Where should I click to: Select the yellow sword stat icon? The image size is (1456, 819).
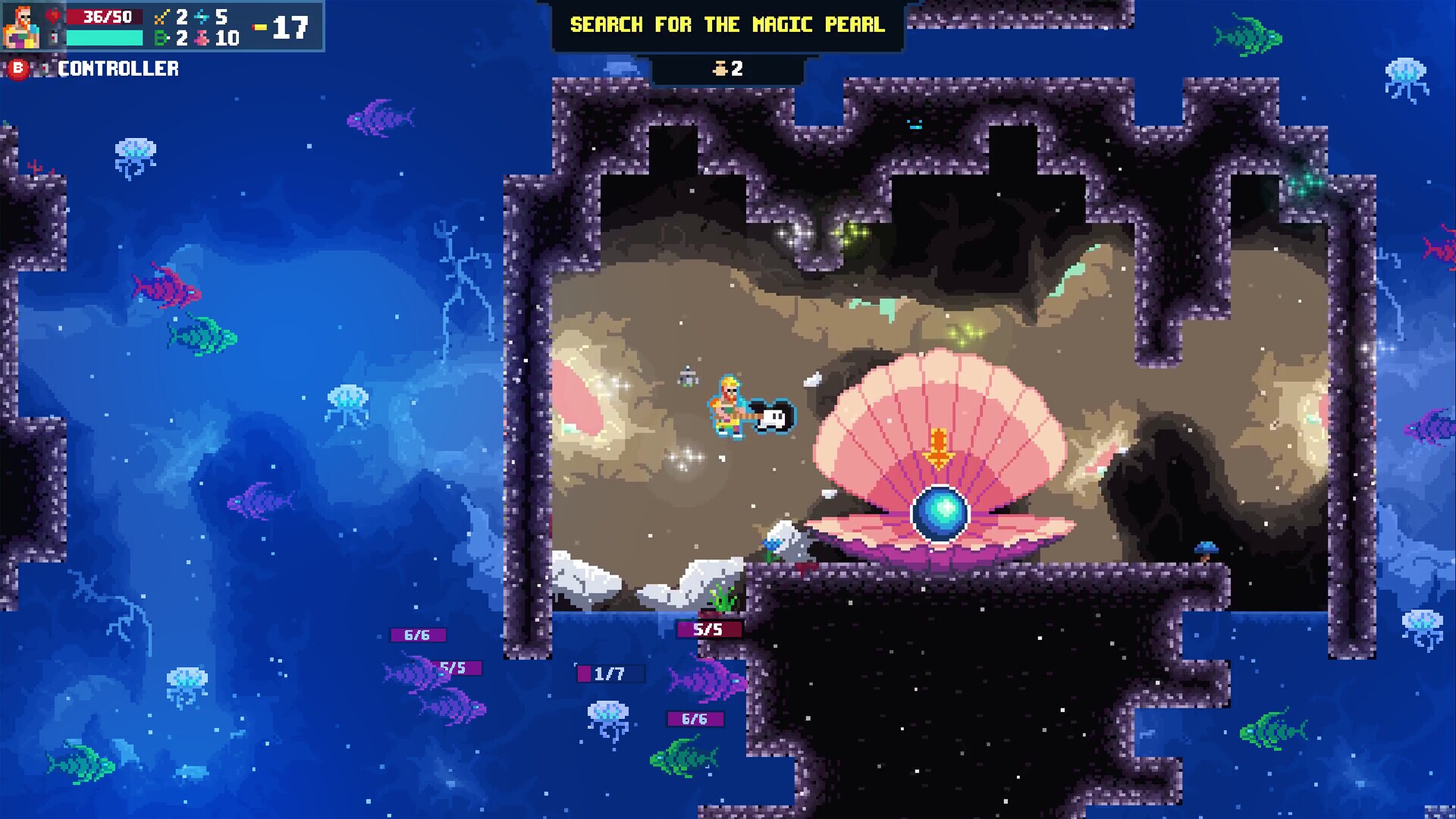click(x=161, y=17)
